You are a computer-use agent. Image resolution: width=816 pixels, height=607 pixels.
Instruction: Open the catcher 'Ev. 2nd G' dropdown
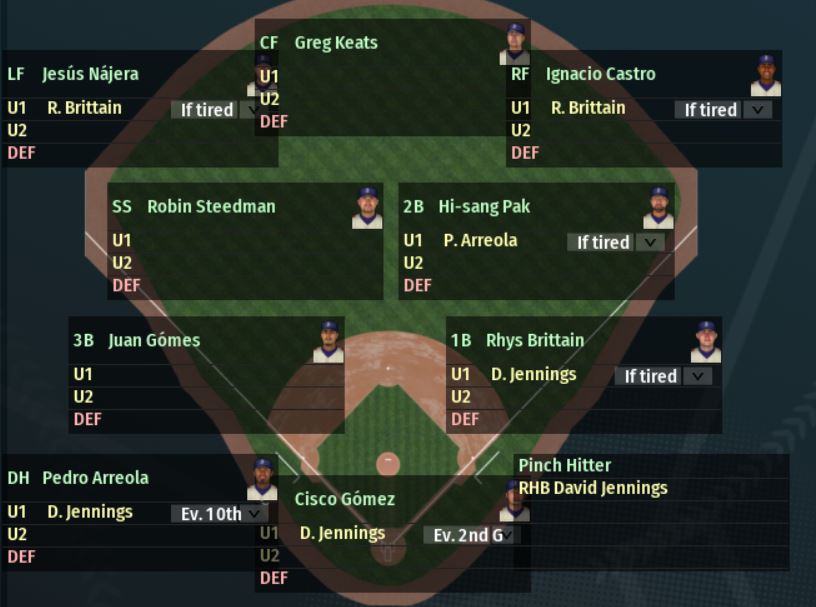point(472,535)
